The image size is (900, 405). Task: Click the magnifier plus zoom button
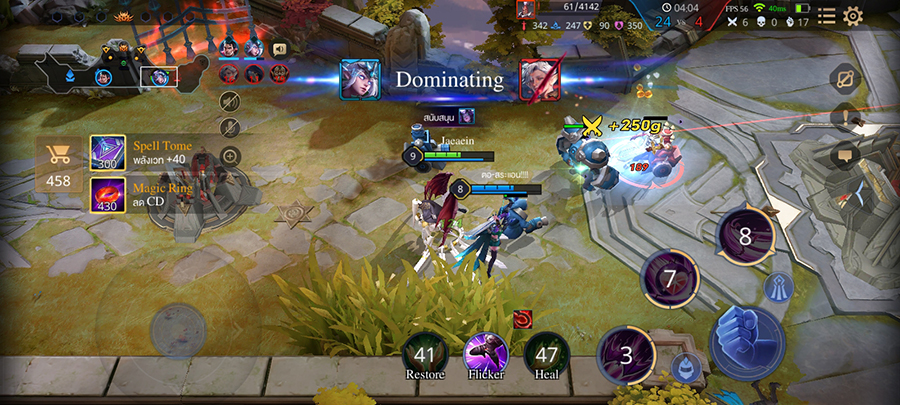point(230,156)
